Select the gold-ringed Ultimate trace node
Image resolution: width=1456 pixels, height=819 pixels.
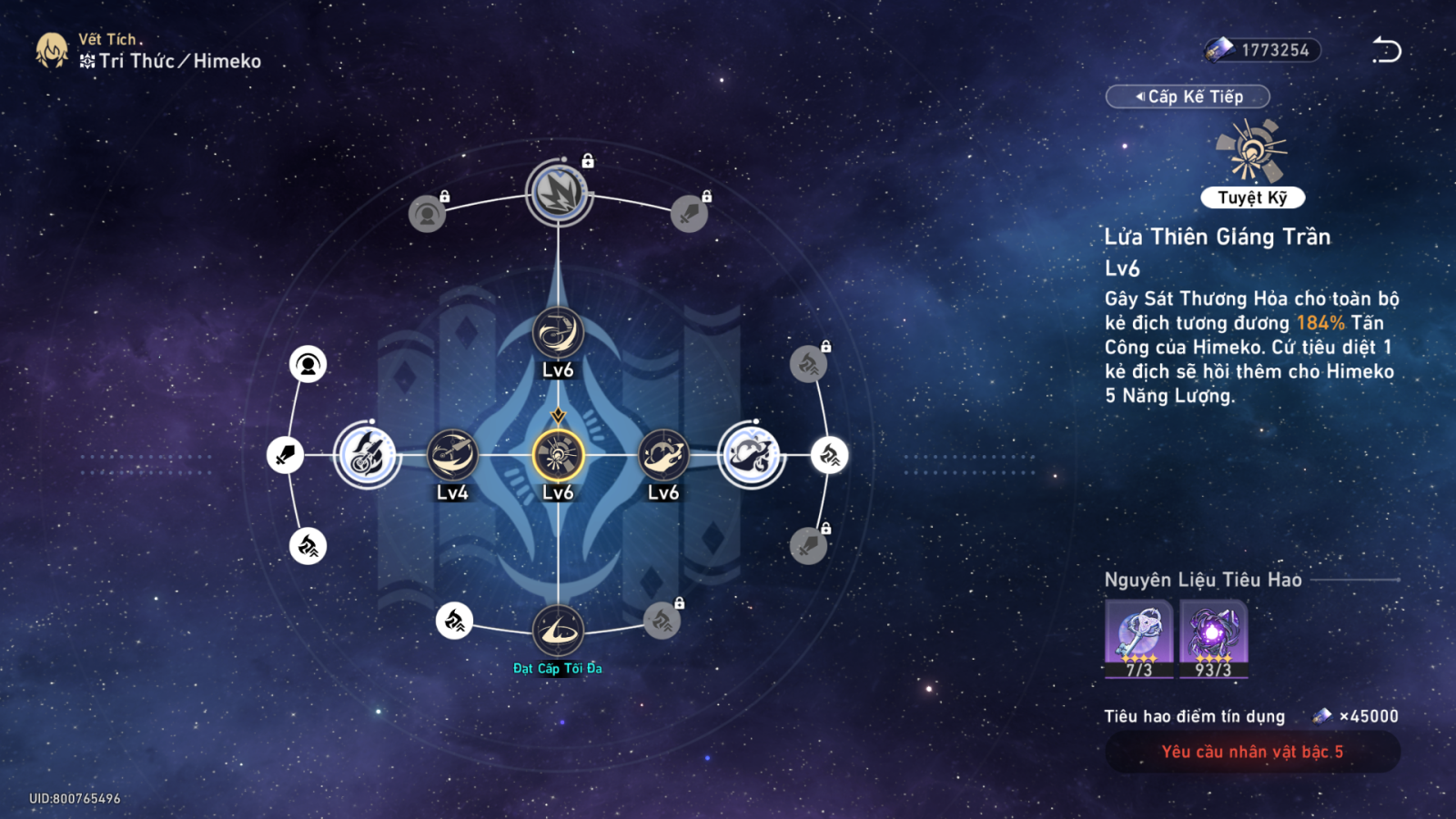pos(558,455)
